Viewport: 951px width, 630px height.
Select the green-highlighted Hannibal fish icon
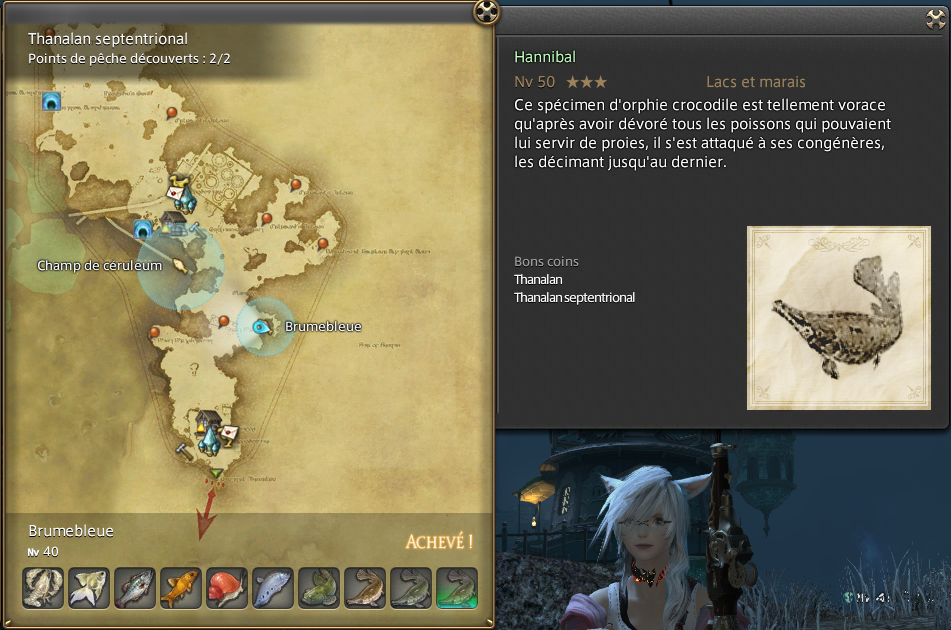(457, 588)
